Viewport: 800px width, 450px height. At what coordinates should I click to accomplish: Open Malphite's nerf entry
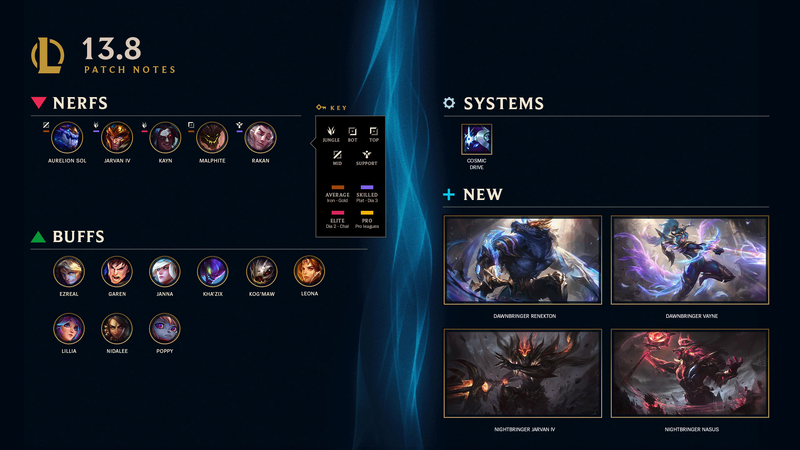pyautogui.click(x=212, y=138)
